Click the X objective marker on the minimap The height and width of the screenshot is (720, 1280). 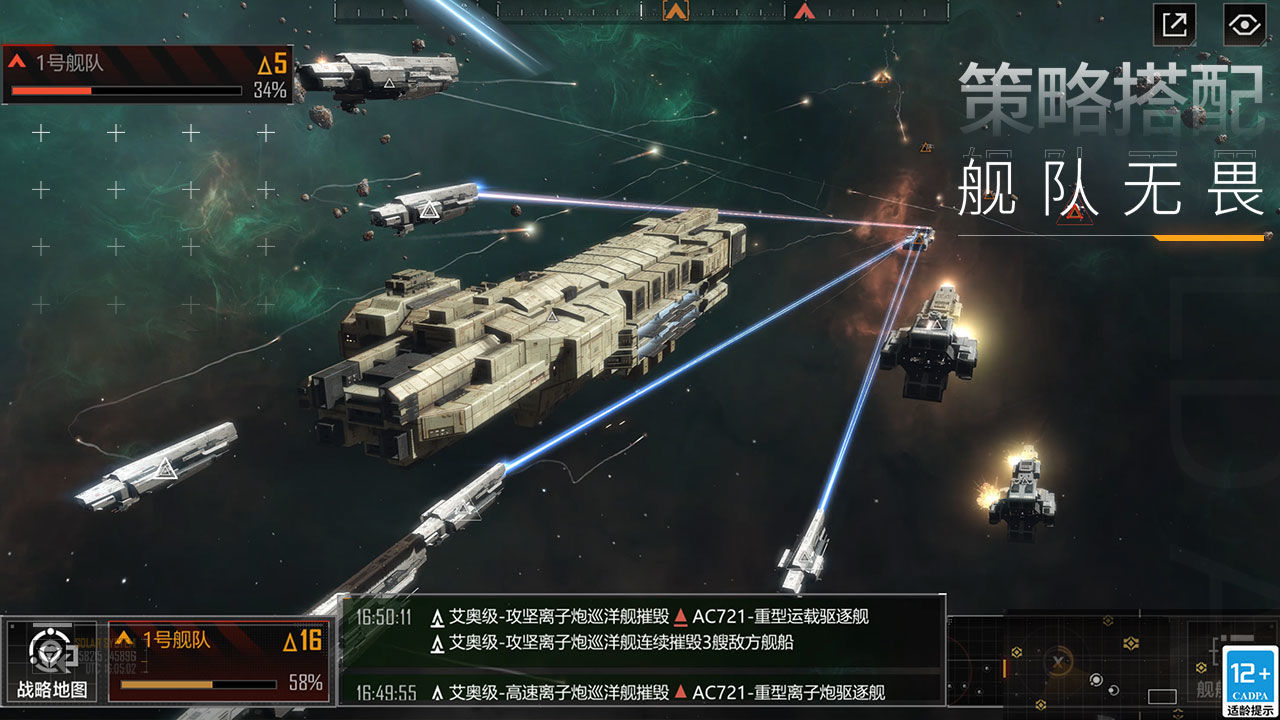pos(1057,661)
